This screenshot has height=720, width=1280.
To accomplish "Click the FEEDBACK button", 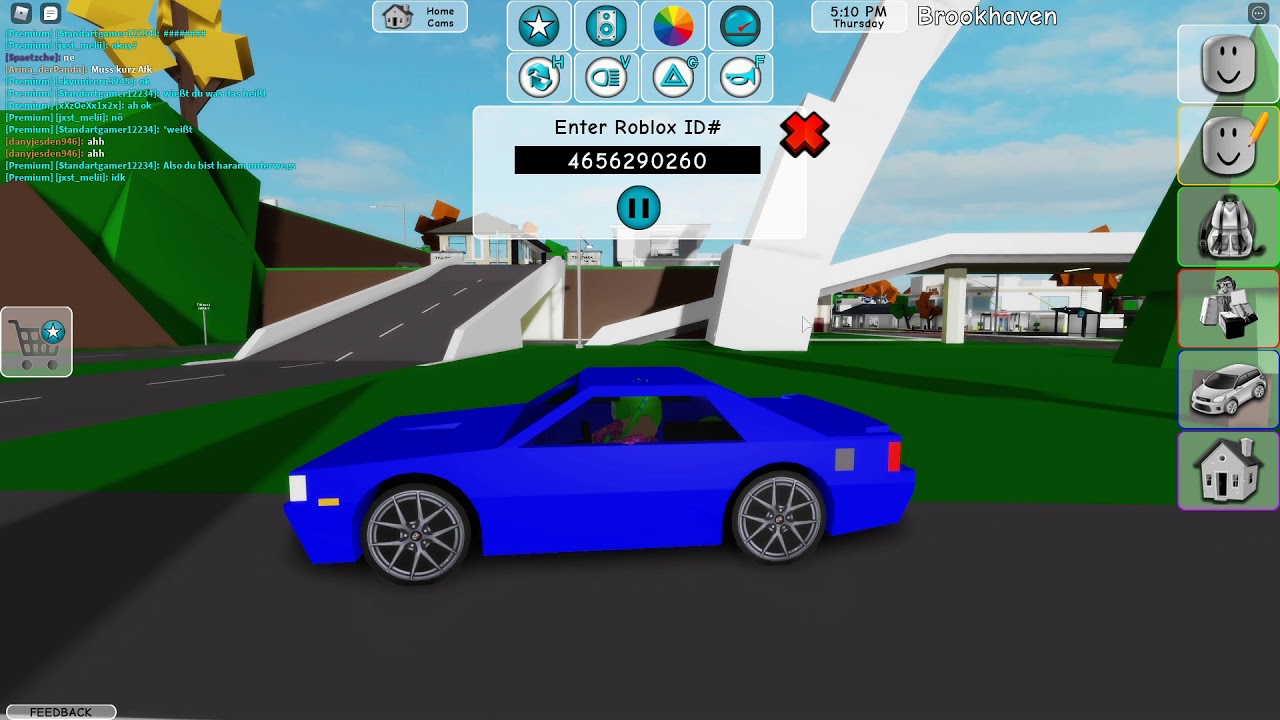I will pyautogui.click(x=62, y=711).
